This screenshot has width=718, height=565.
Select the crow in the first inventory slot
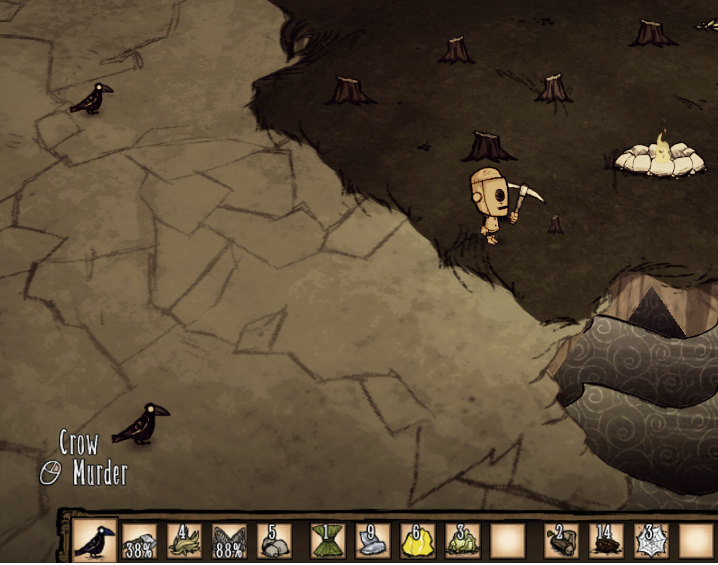(x=95, y=541)
